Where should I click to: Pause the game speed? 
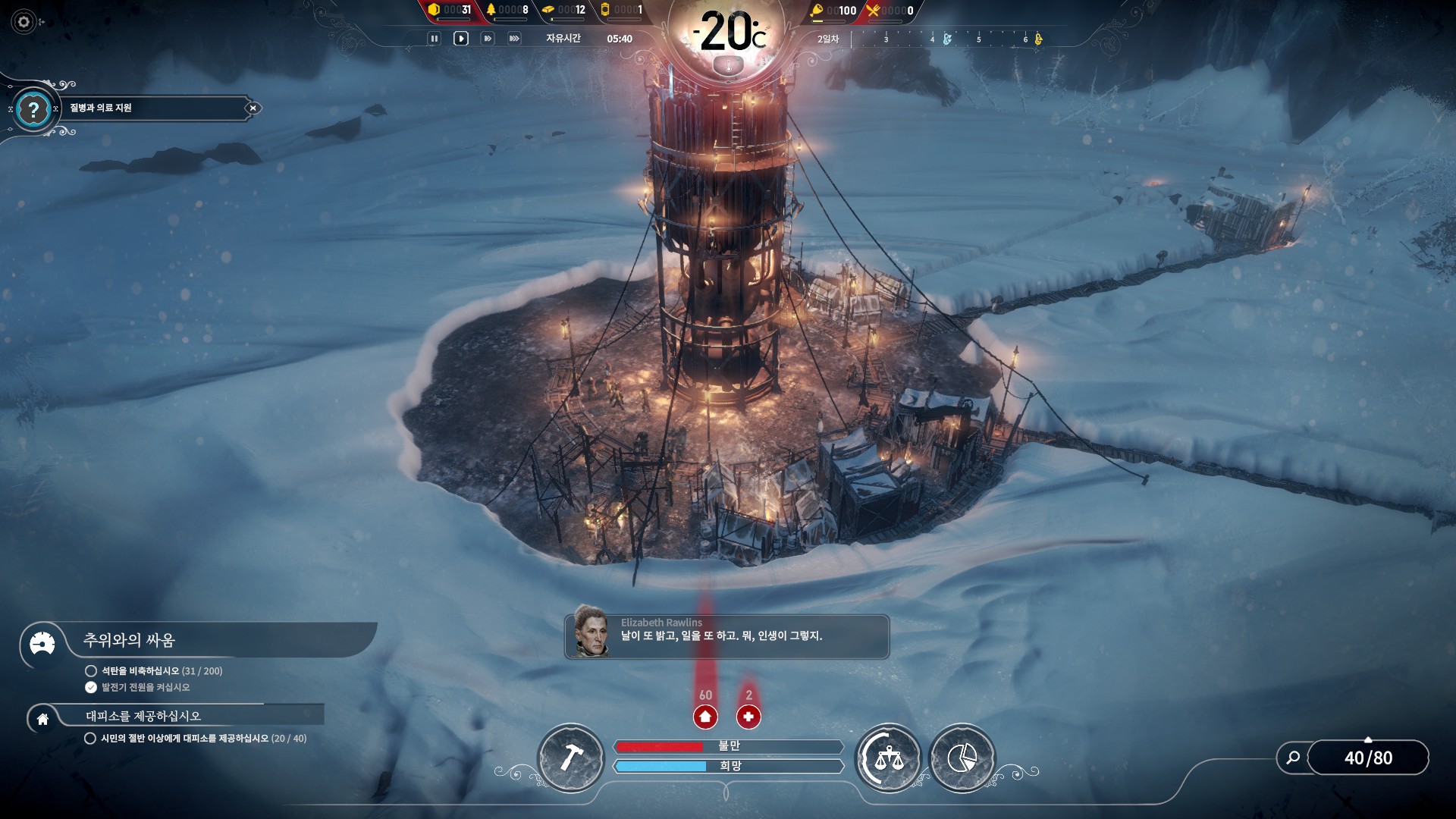(434, 39)
